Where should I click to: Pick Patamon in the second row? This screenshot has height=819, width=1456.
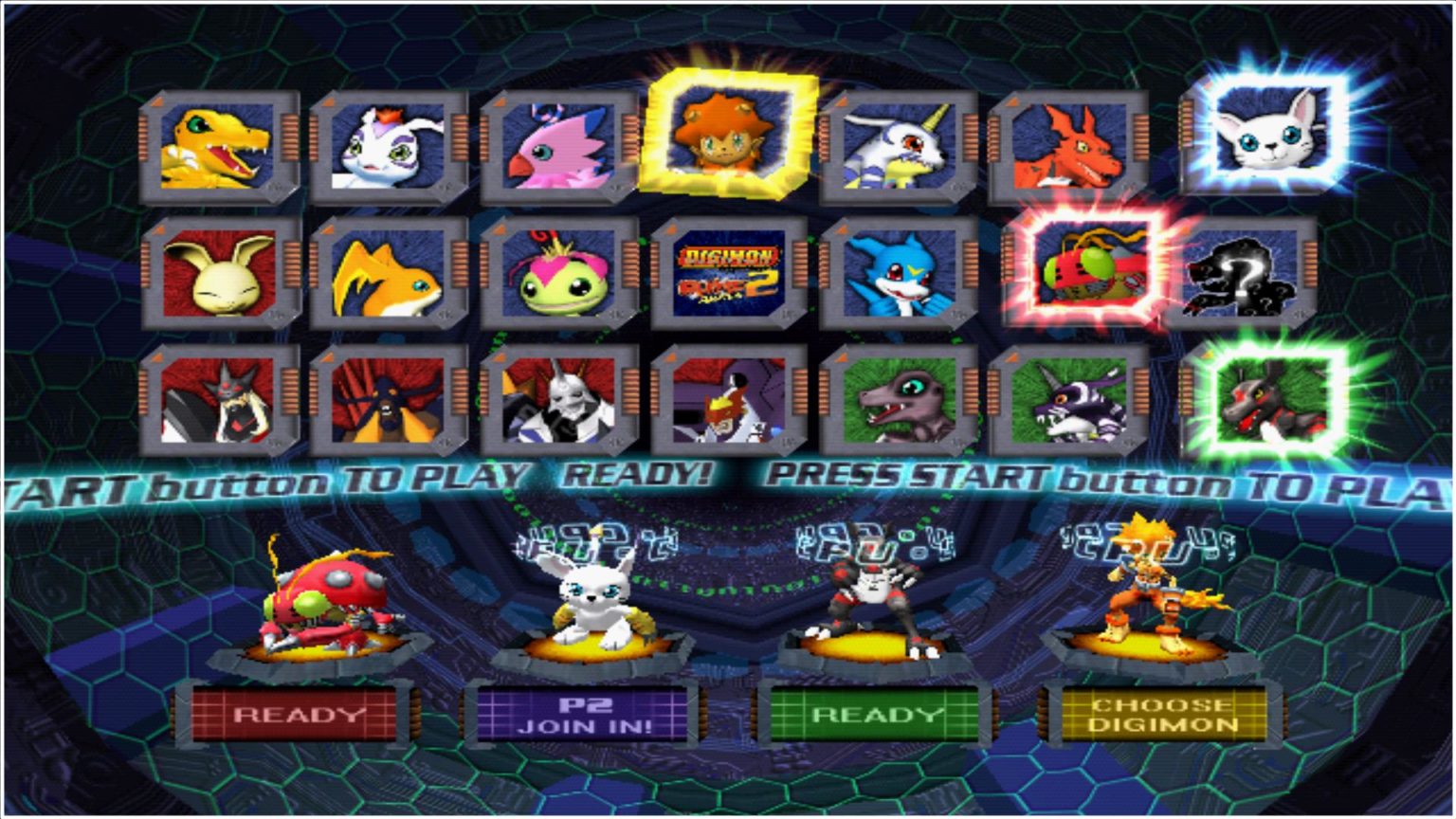389,277
